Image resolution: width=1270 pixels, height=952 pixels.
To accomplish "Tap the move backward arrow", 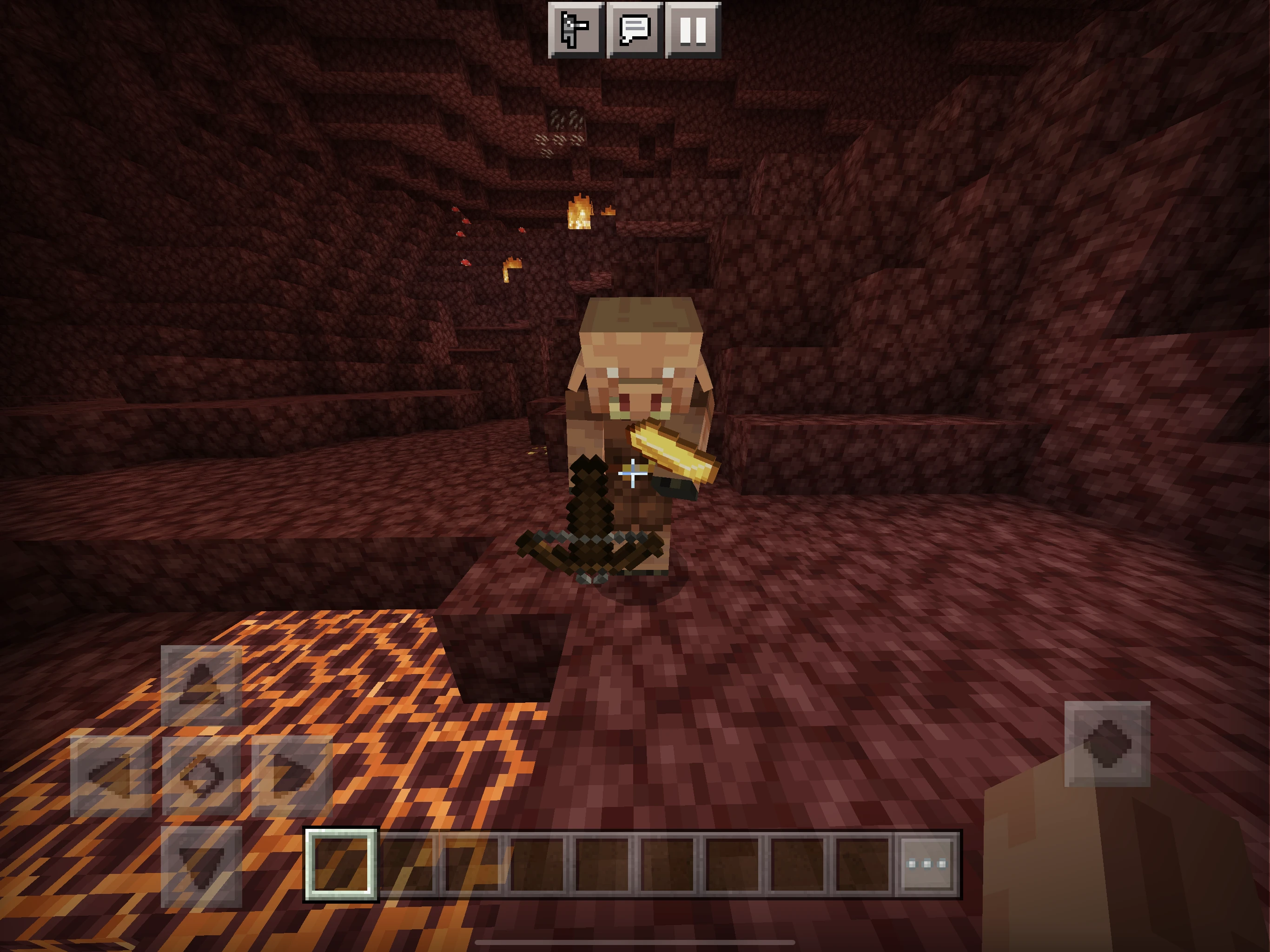I will tap(201, 866).
